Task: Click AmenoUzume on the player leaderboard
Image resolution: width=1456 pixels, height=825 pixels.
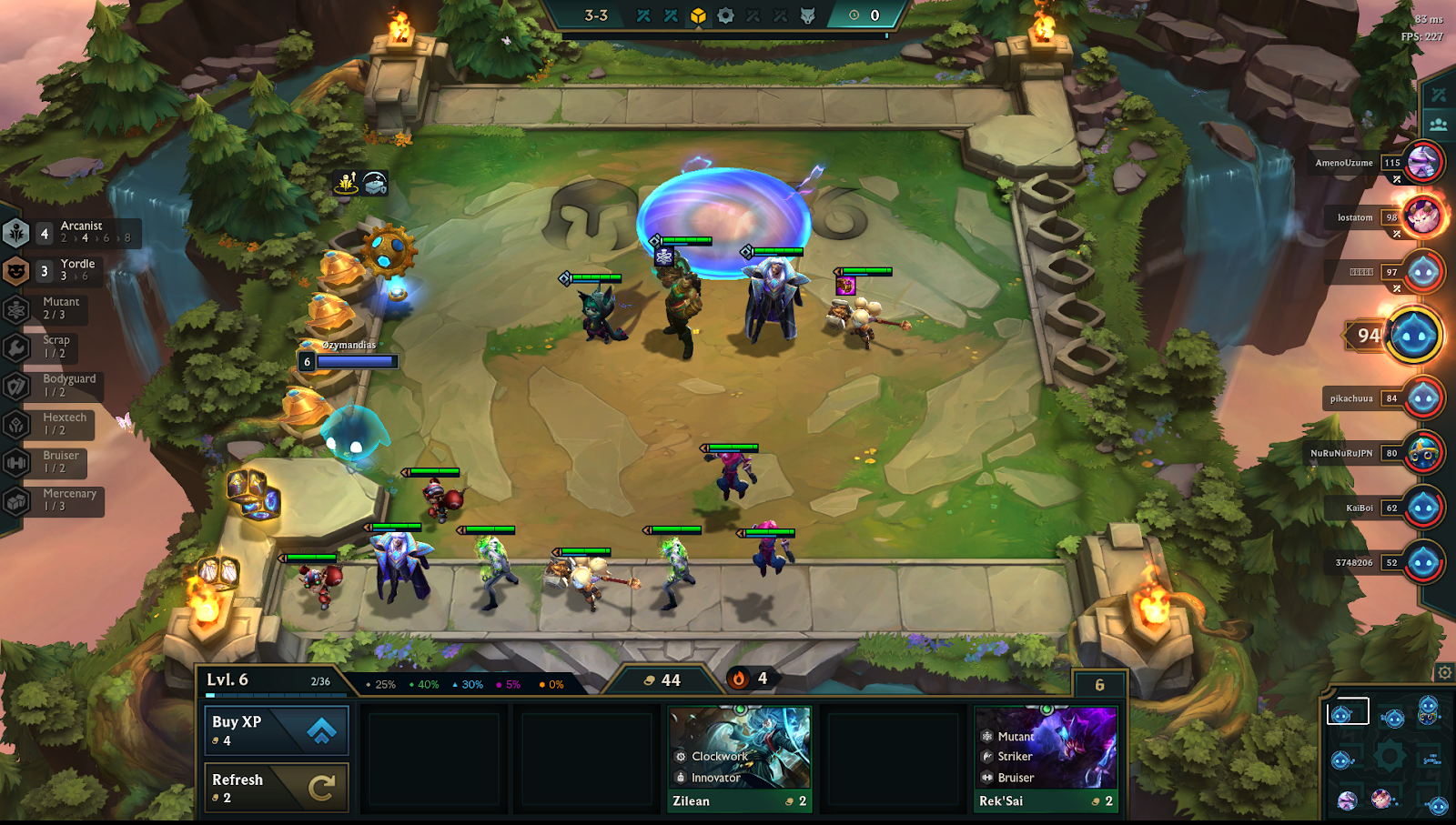Action: point(1342,163)
